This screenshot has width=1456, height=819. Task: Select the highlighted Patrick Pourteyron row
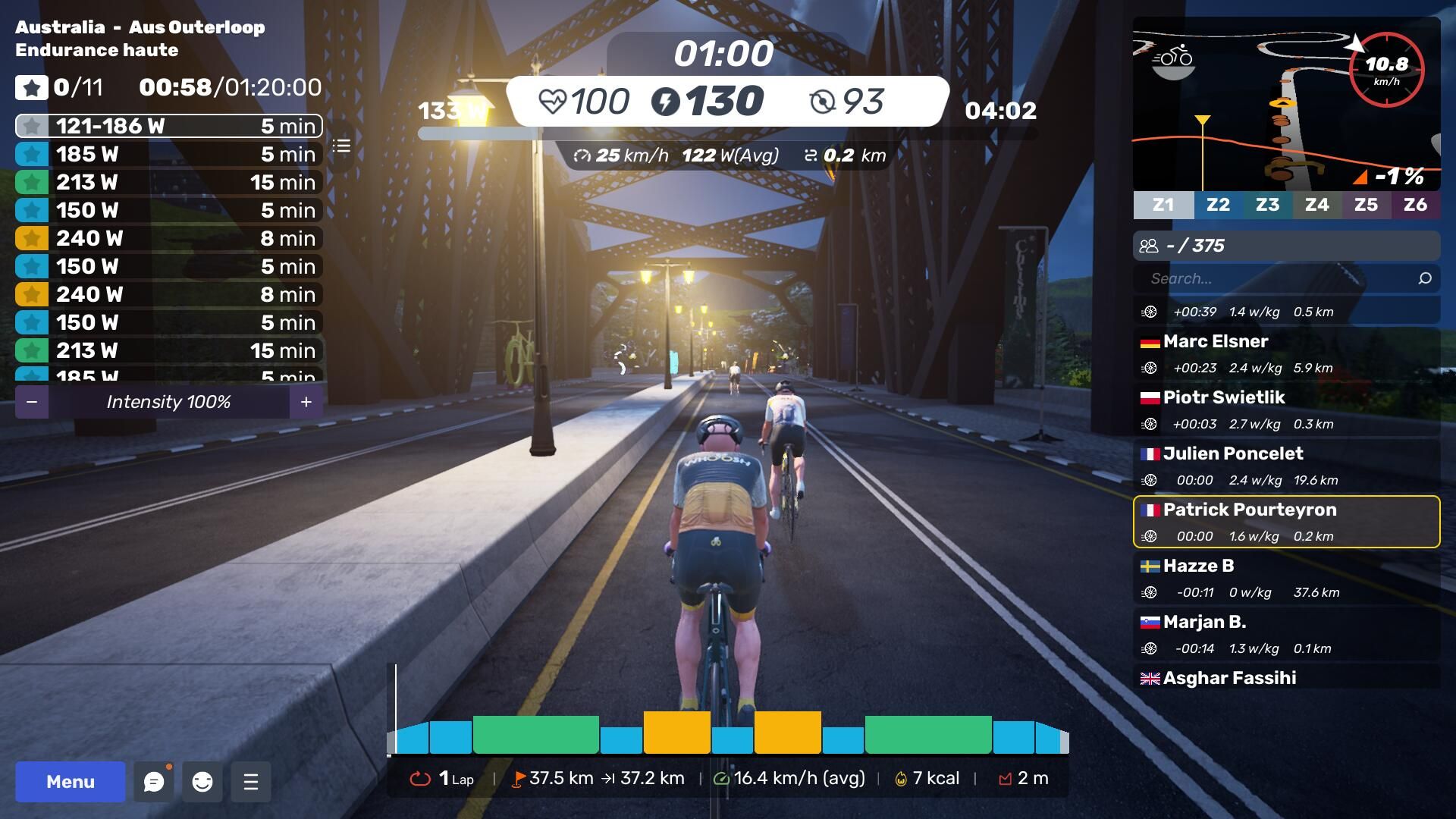pyautogui.click(x=1286, y=522)
